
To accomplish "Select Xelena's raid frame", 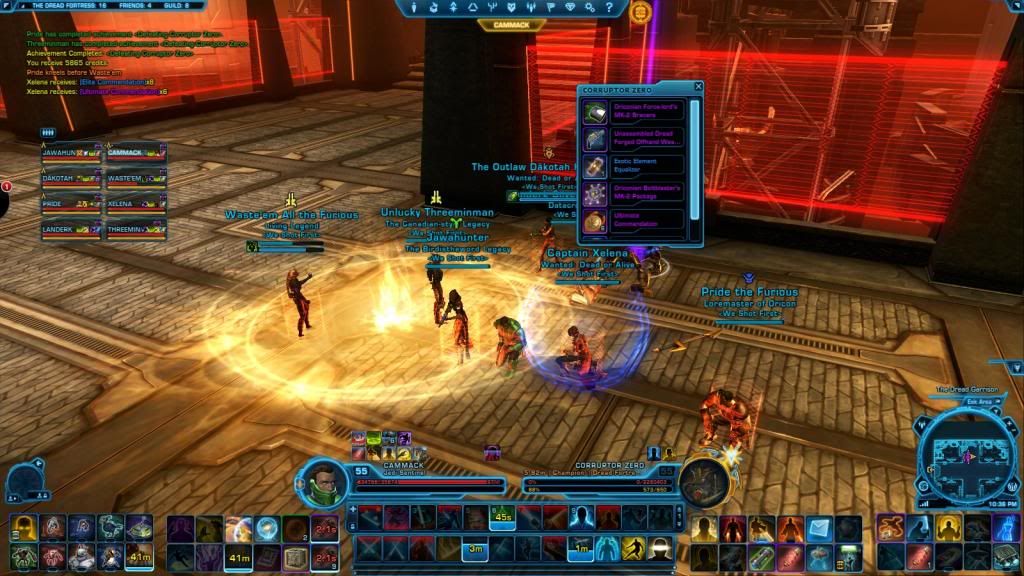I will tap(135, 205).
